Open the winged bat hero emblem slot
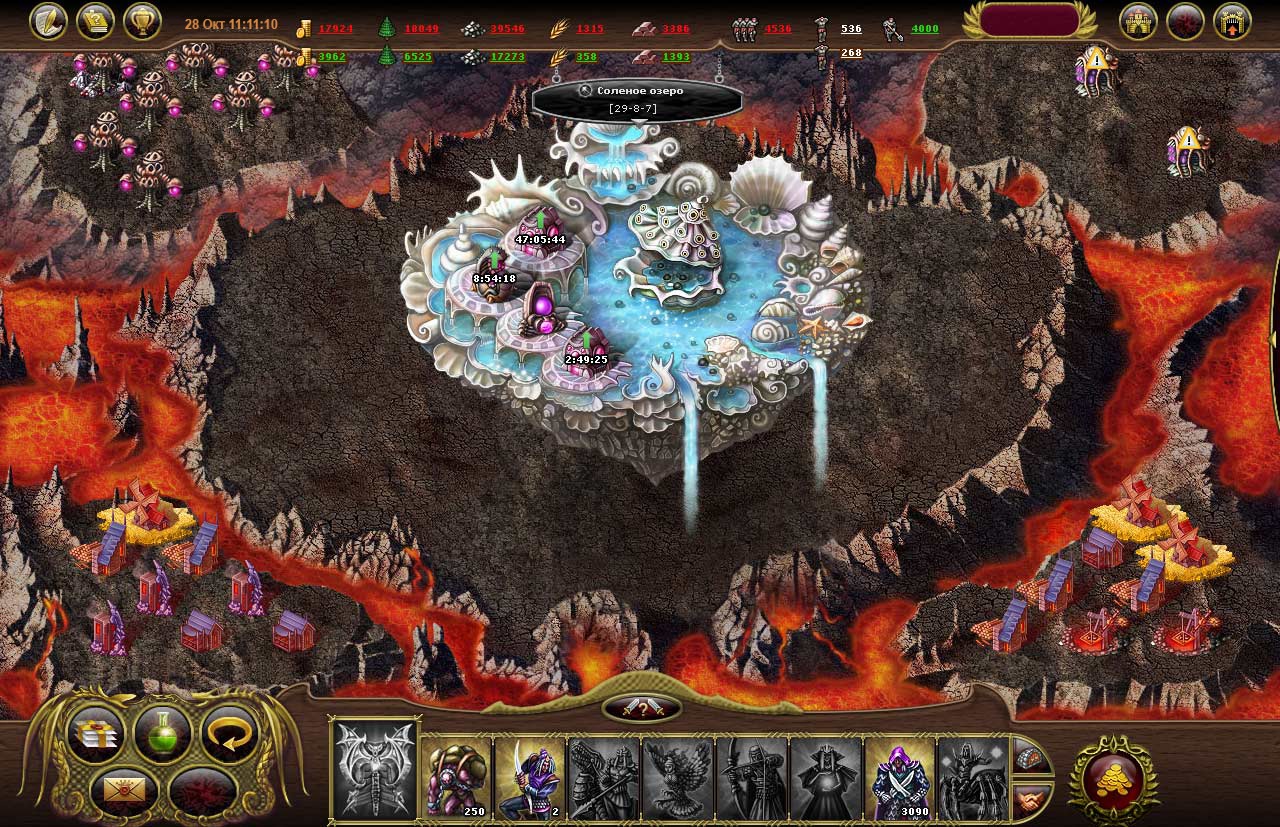The image size is (1280, 827). tap(375, 770)
